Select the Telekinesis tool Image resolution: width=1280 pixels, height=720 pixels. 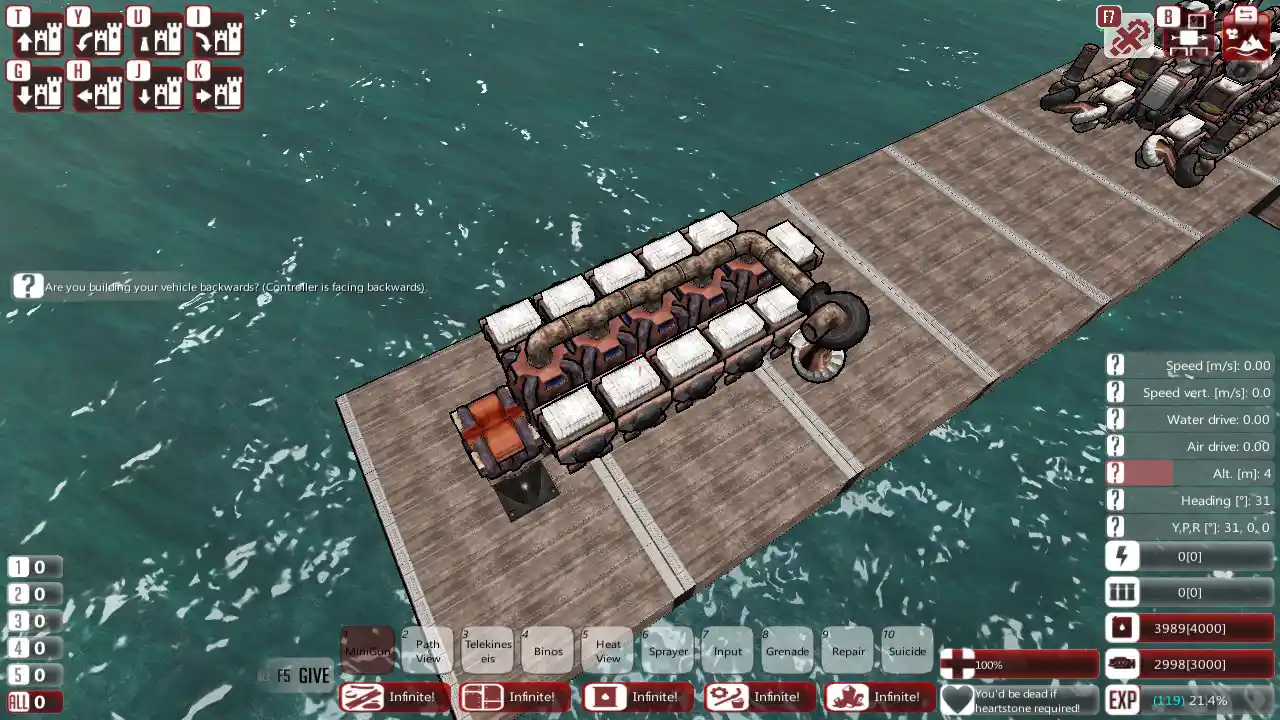pyautogui.click(x=487, y=650)
